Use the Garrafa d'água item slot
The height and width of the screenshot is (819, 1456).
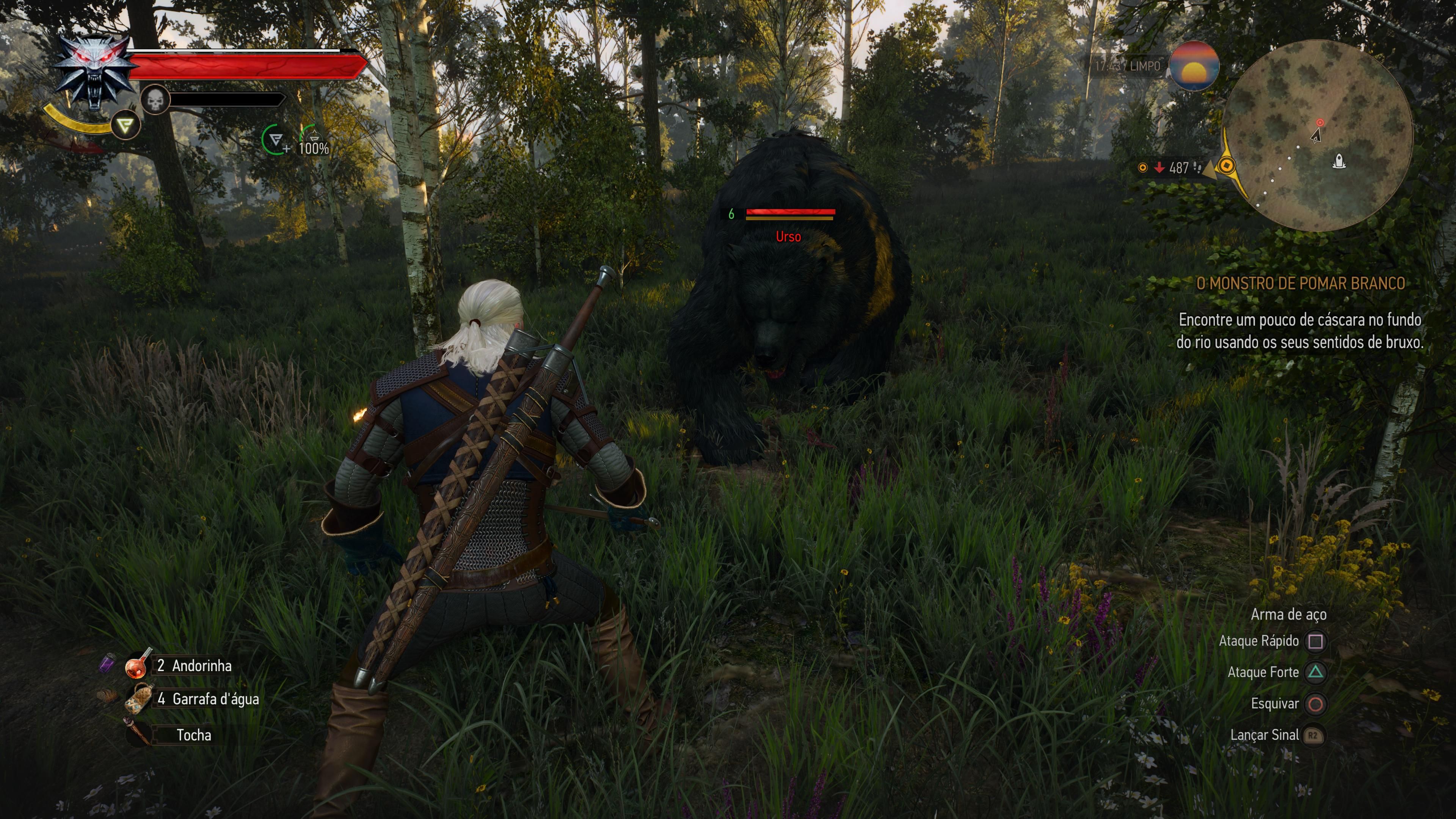(138, 698)
